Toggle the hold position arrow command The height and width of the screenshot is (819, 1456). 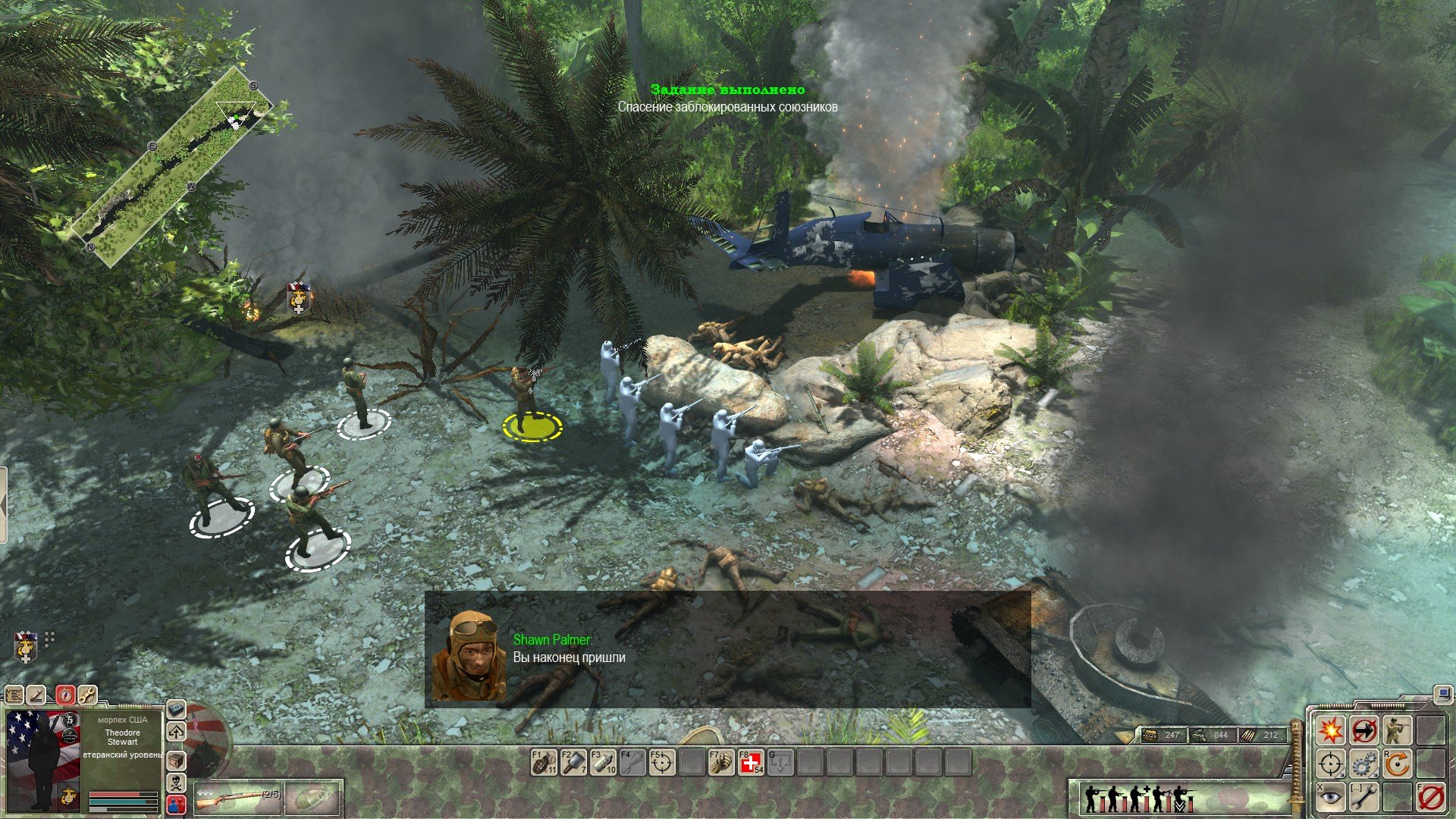[1363, 730]
